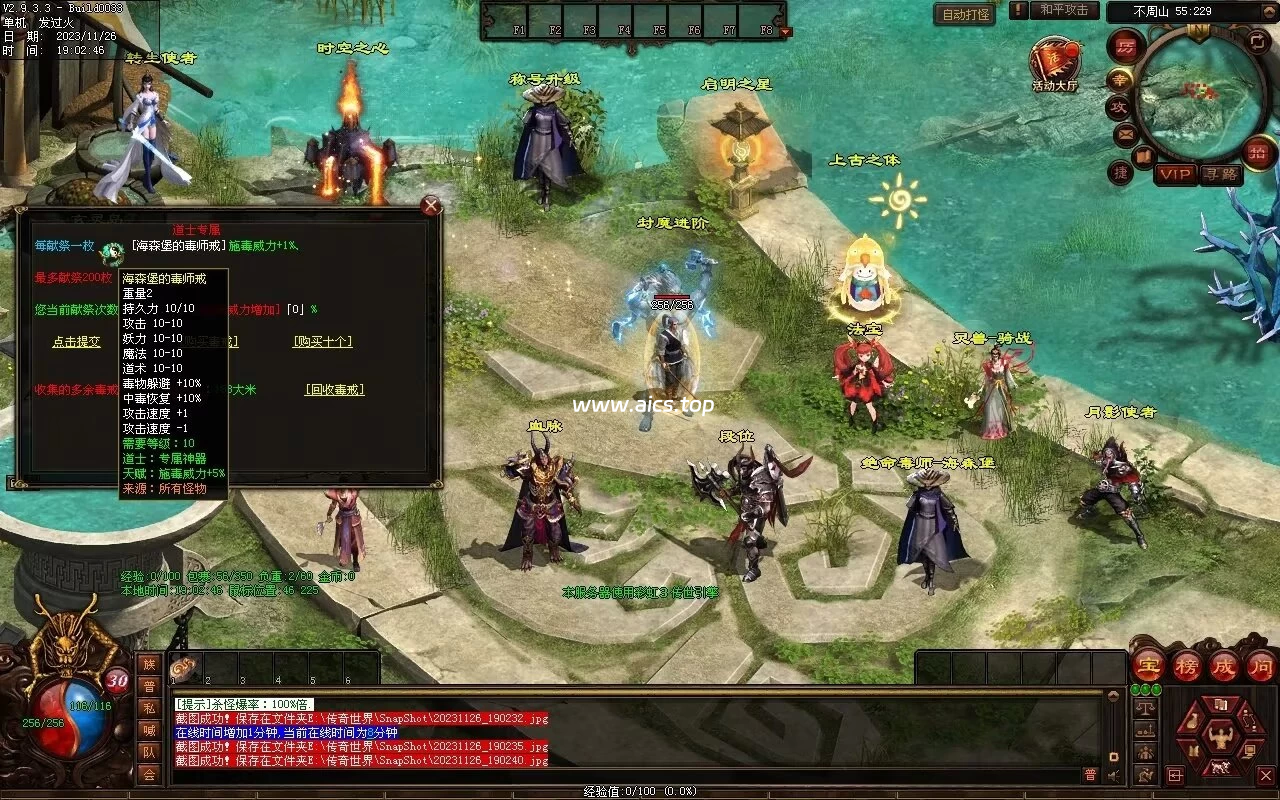Switch chat to the 私 private channel
The width and height of the screenshot is (1280, 800).
pos(149,708)
